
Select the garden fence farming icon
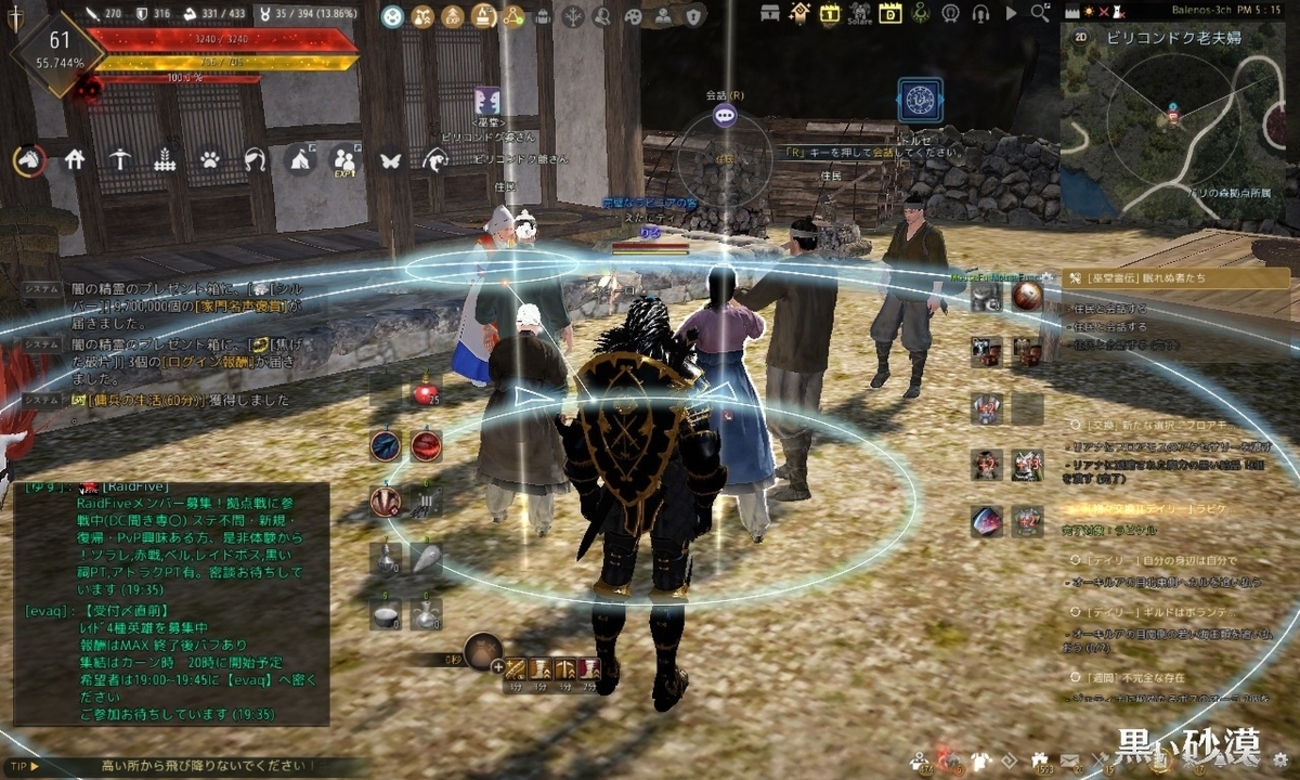pyautogui.click(x=165, y=160)
